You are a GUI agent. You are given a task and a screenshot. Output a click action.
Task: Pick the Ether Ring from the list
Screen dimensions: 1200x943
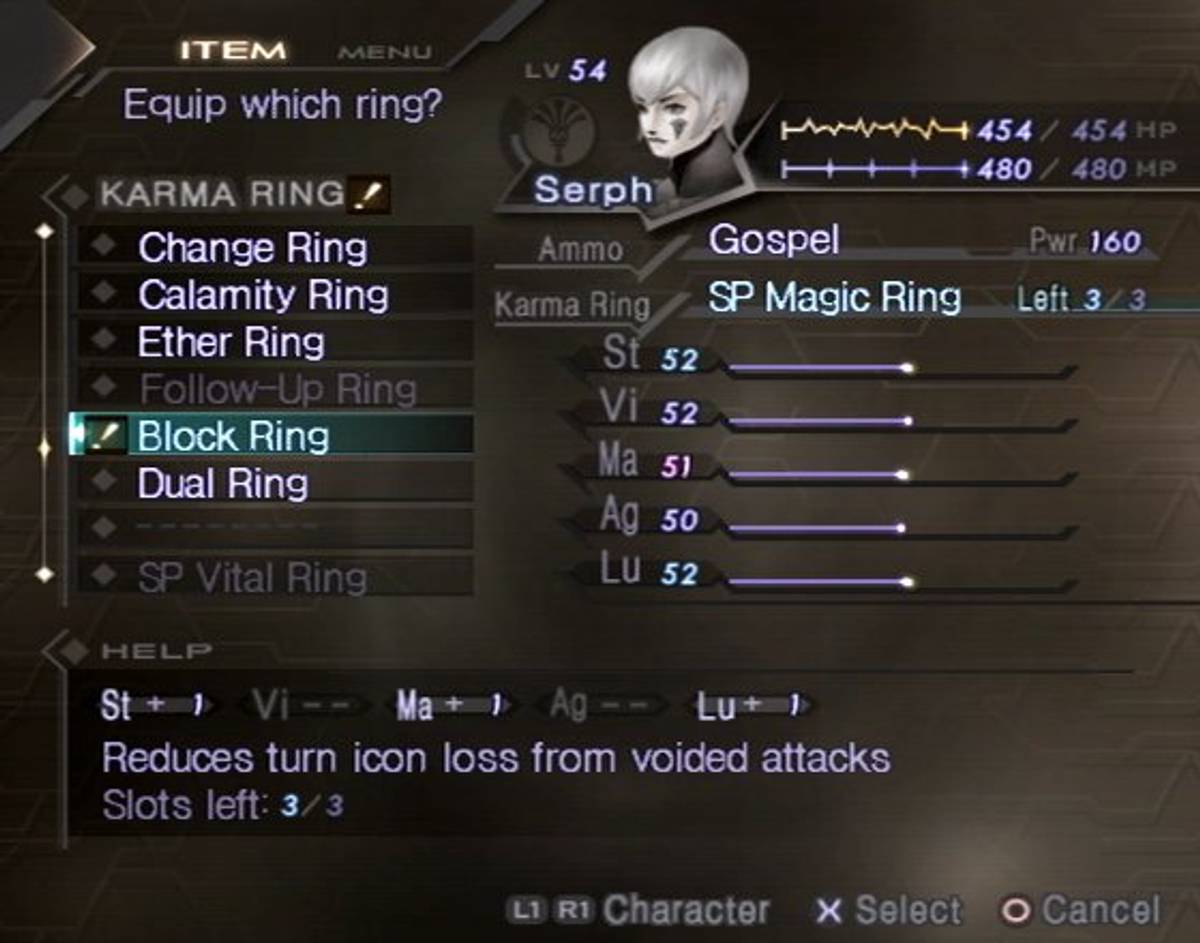(x=231, y=342)
